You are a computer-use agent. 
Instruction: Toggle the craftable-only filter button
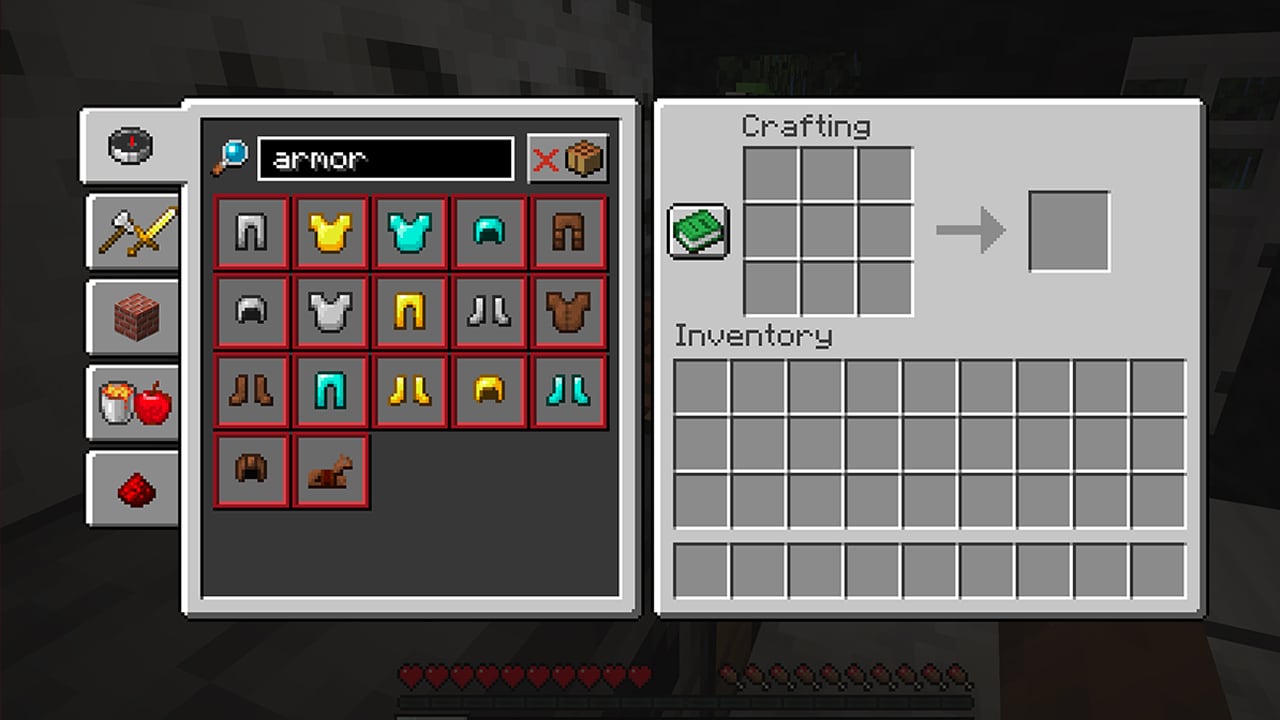click(x=568, y=159)
